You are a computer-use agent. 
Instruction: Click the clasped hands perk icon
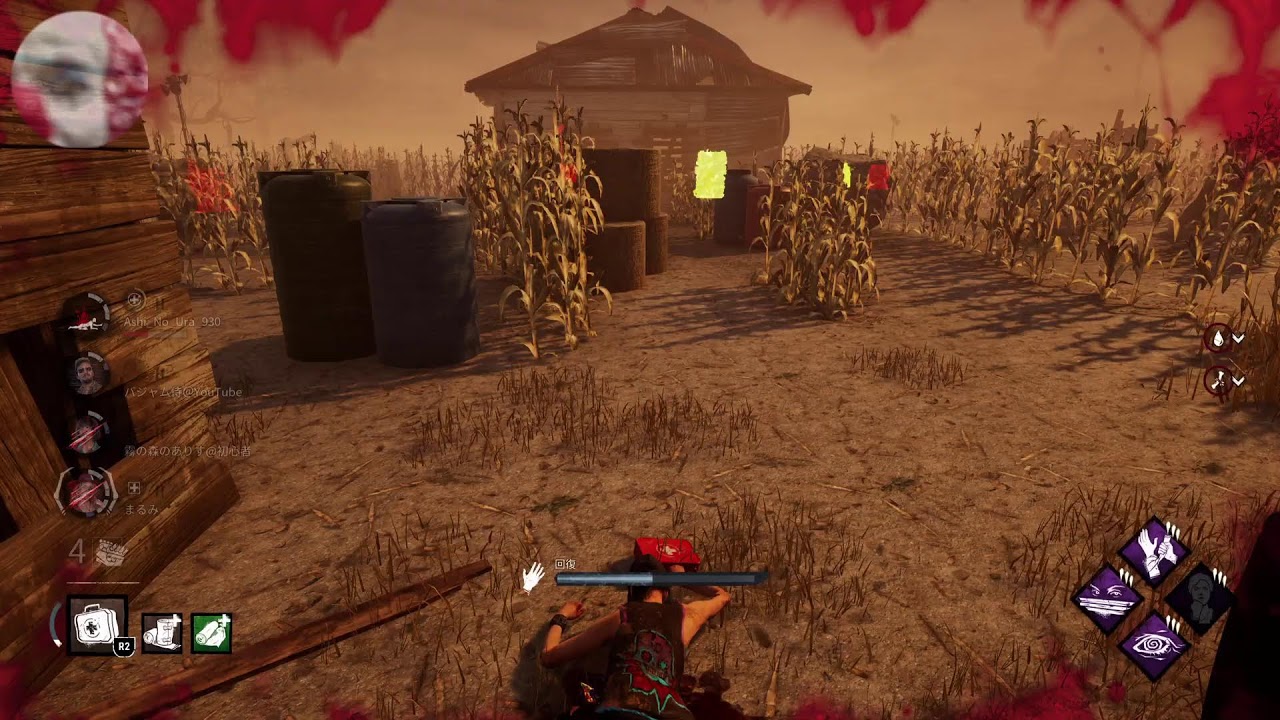coord(1152,551)
